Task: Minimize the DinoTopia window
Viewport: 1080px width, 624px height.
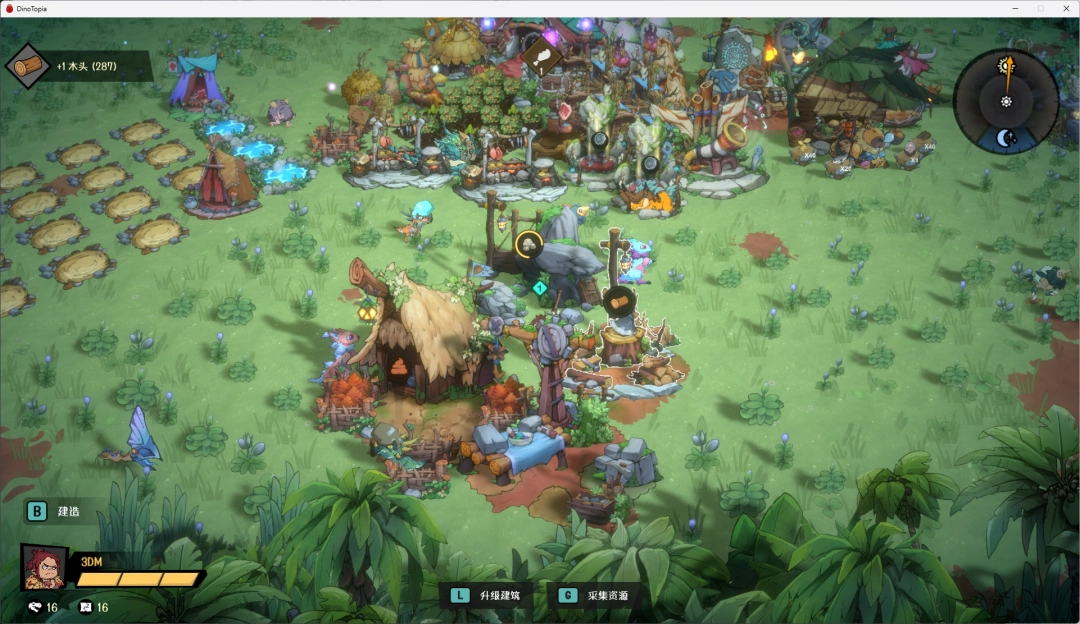Action: coord(1017,8)
